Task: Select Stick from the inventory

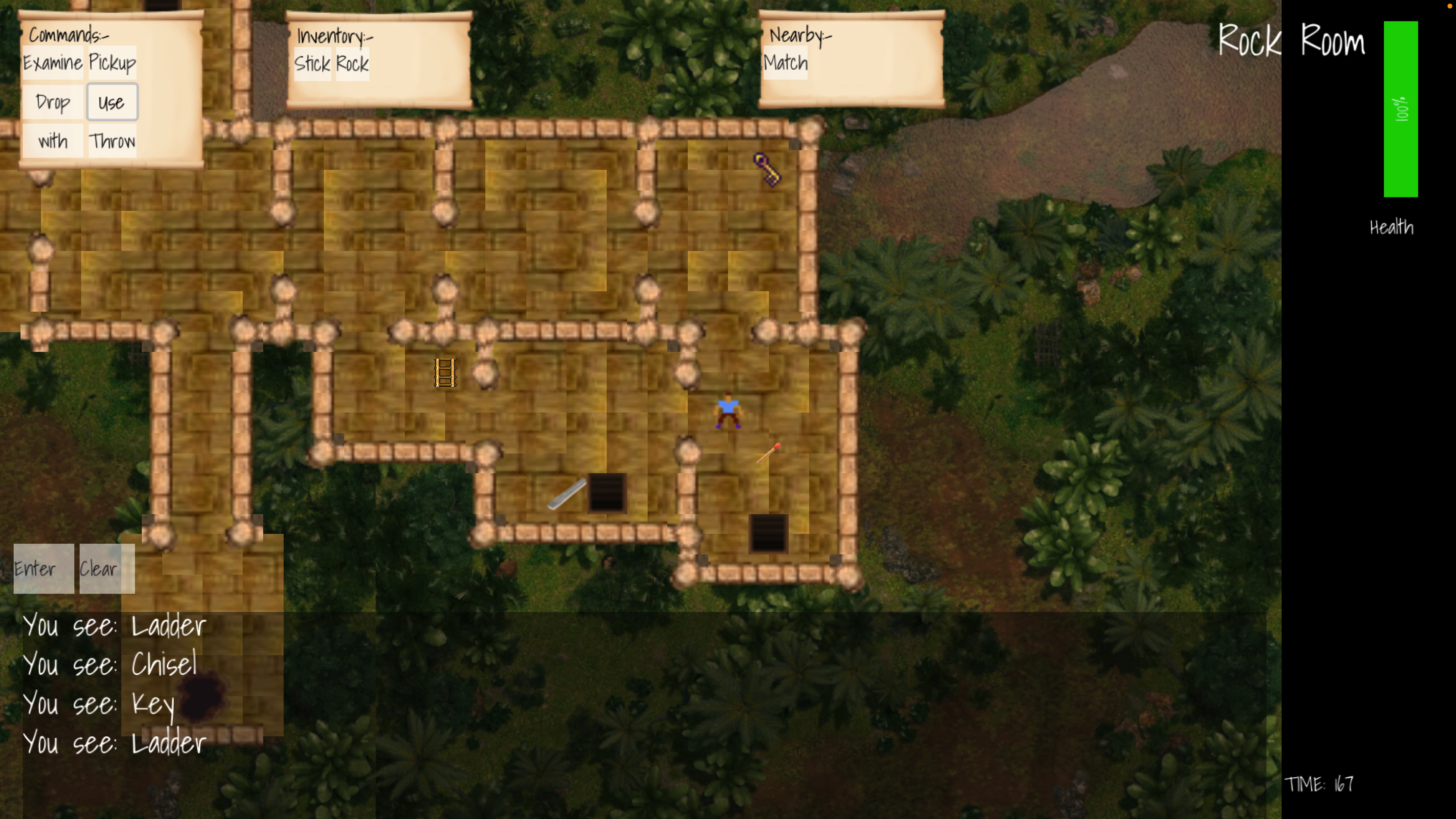Action: point(312,64)
